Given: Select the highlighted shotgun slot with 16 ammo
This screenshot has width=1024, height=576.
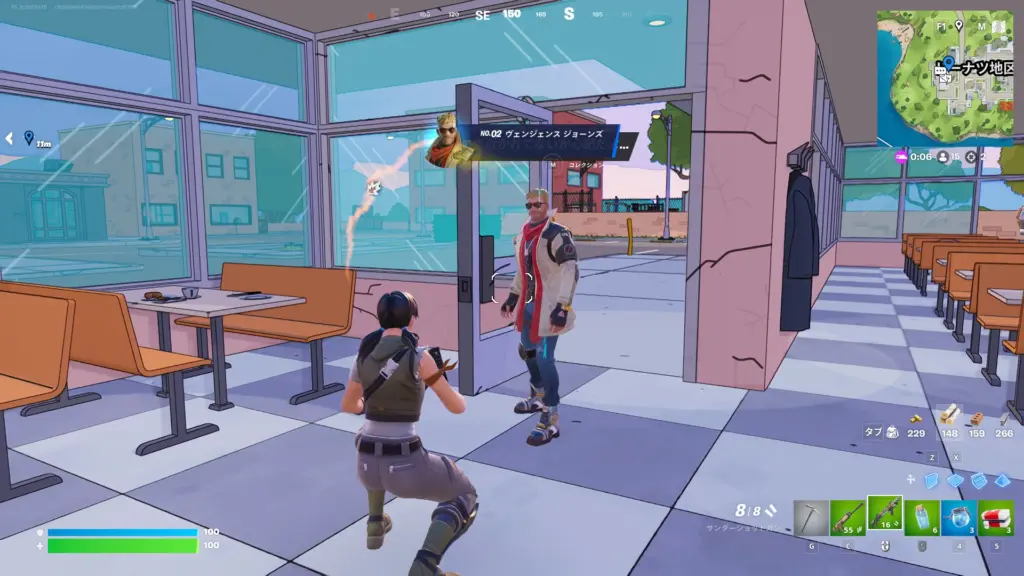Looking at the screenshot, I should [885, 517].
